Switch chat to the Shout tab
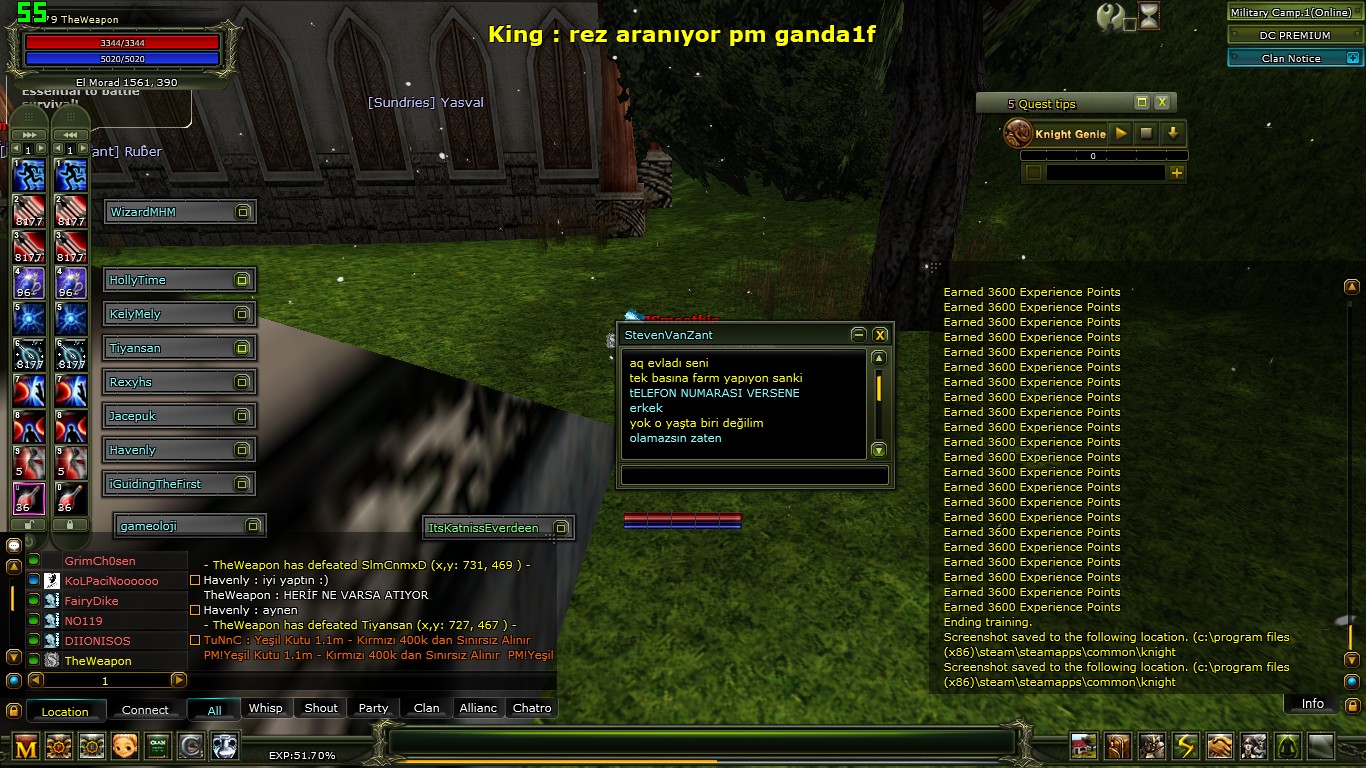 [321, 708]
